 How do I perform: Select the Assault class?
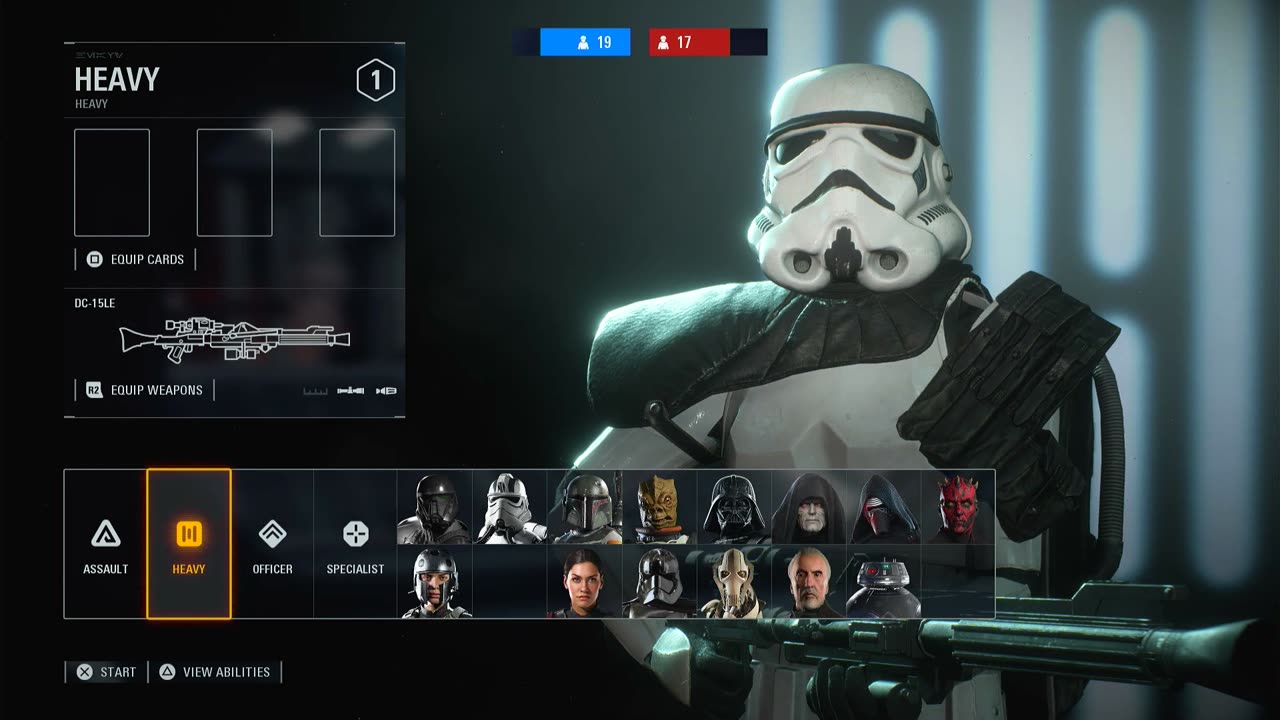(x=105, y=544)
